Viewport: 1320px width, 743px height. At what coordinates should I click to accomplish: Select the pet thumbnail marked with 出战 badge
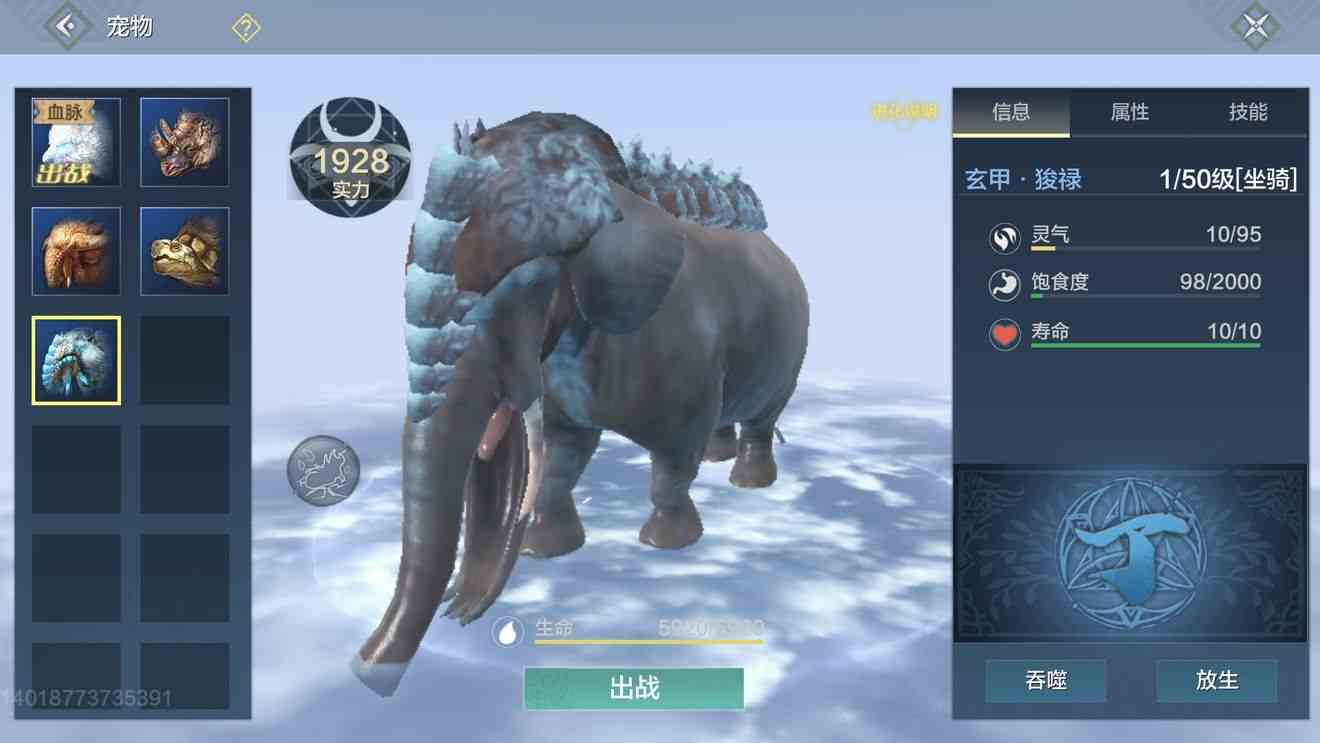click(x=75, y=141)
